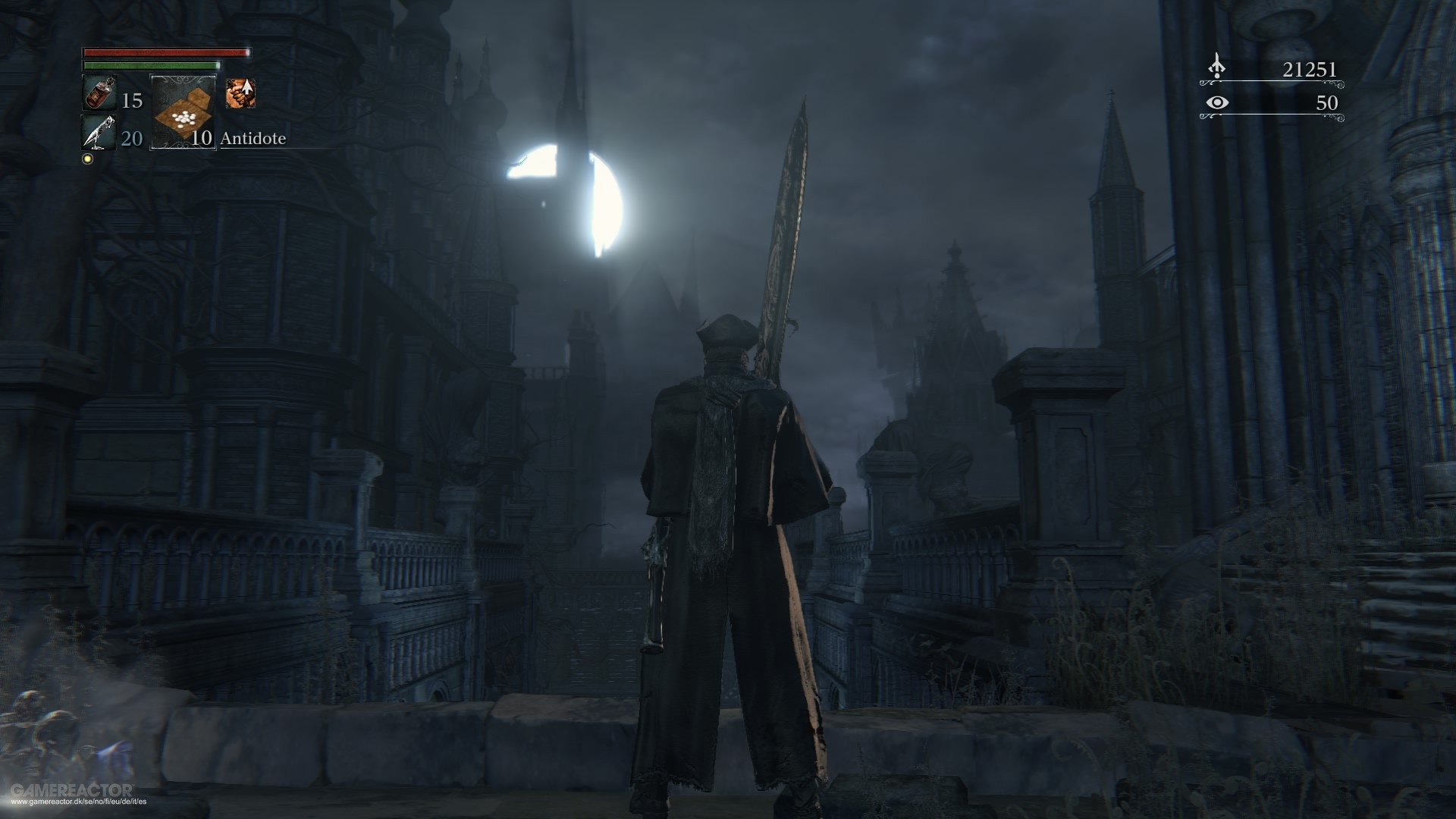The image size is (1456, 819).
Task: Click the red health bar
Action: (x=165, y=52)
